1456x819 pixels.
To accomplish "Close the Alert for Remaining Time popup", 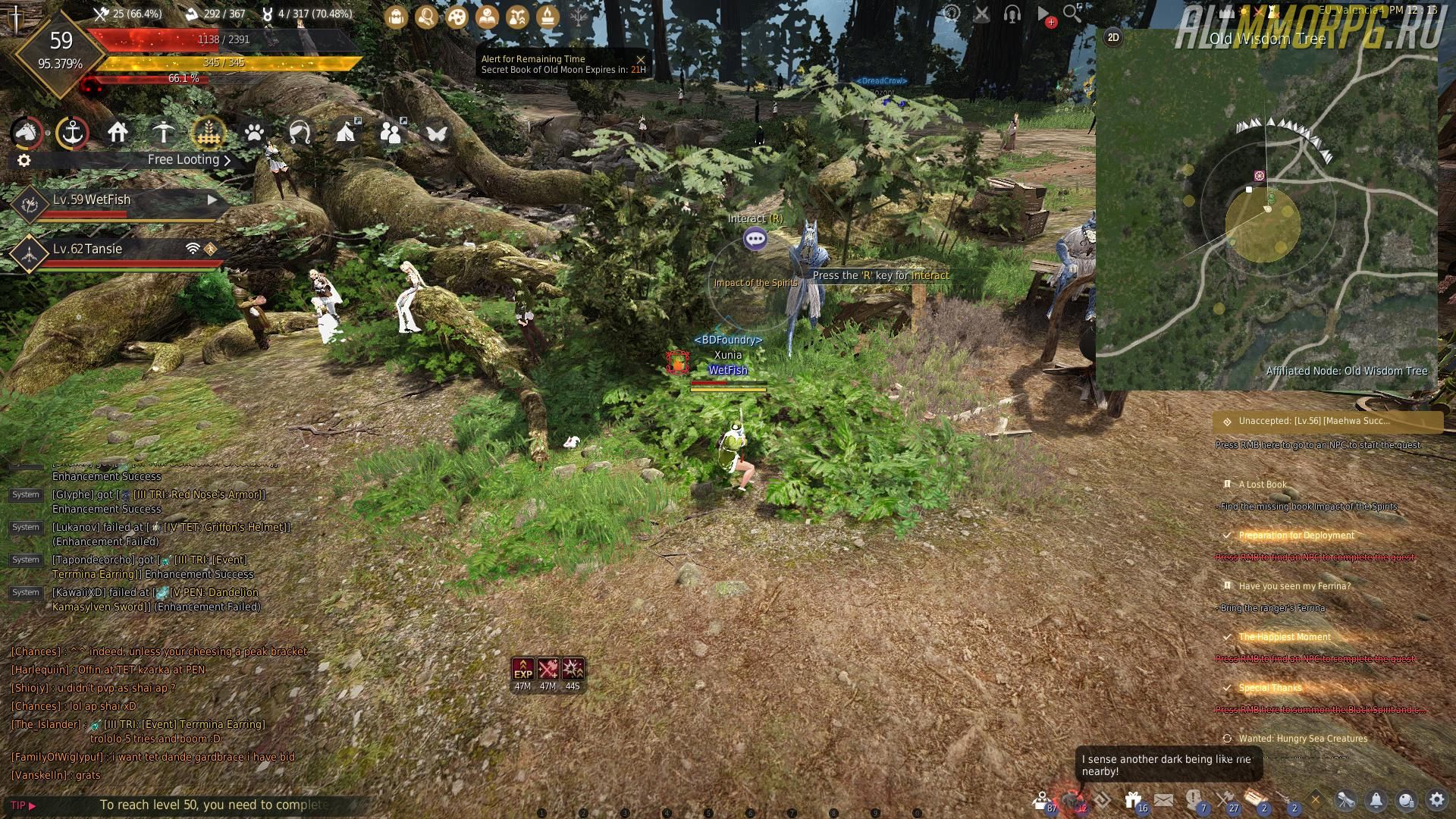I will coord(641,59).
